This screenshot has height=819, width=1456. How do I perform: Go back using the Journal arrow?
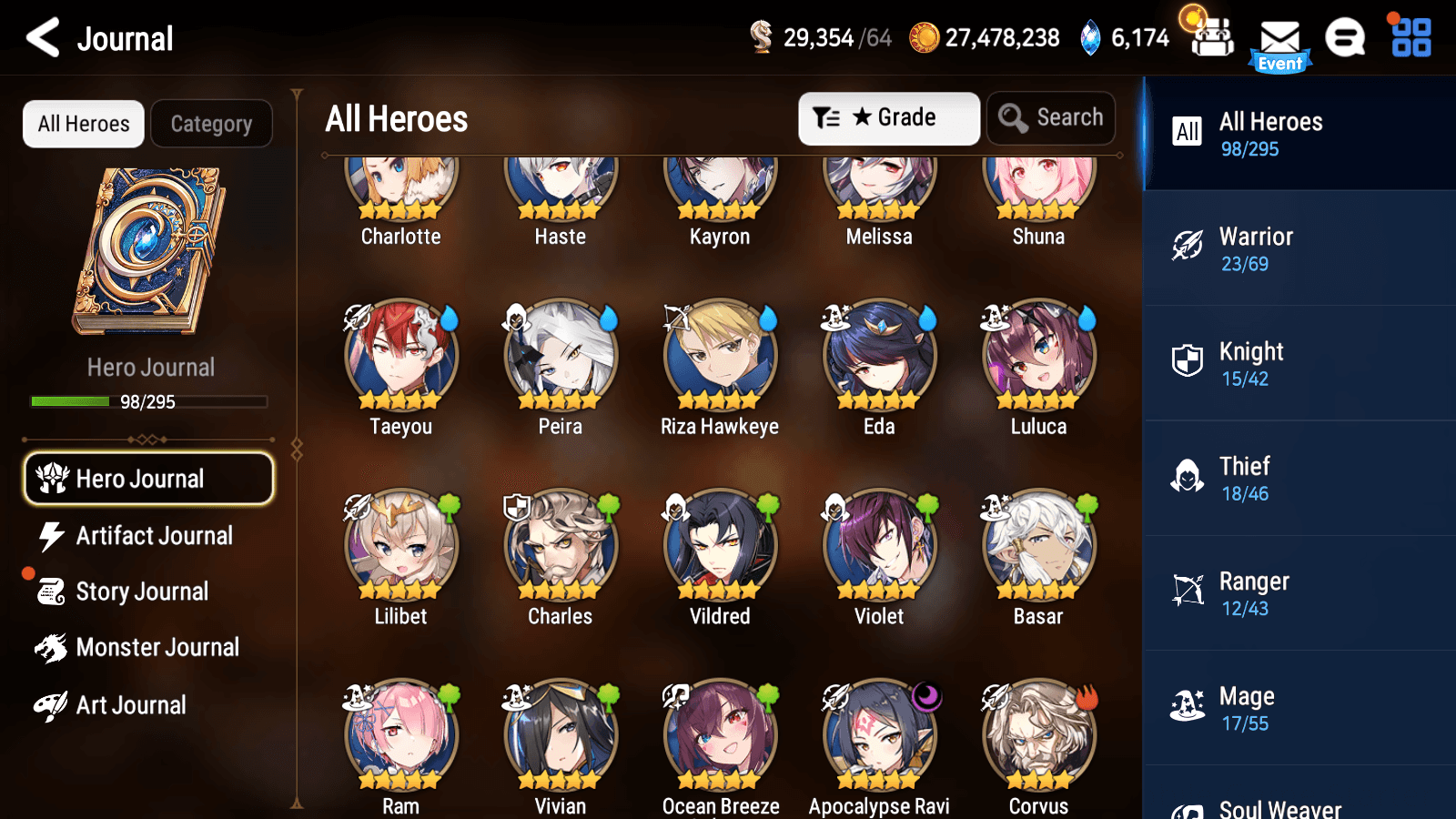click(x=41, y=38)
